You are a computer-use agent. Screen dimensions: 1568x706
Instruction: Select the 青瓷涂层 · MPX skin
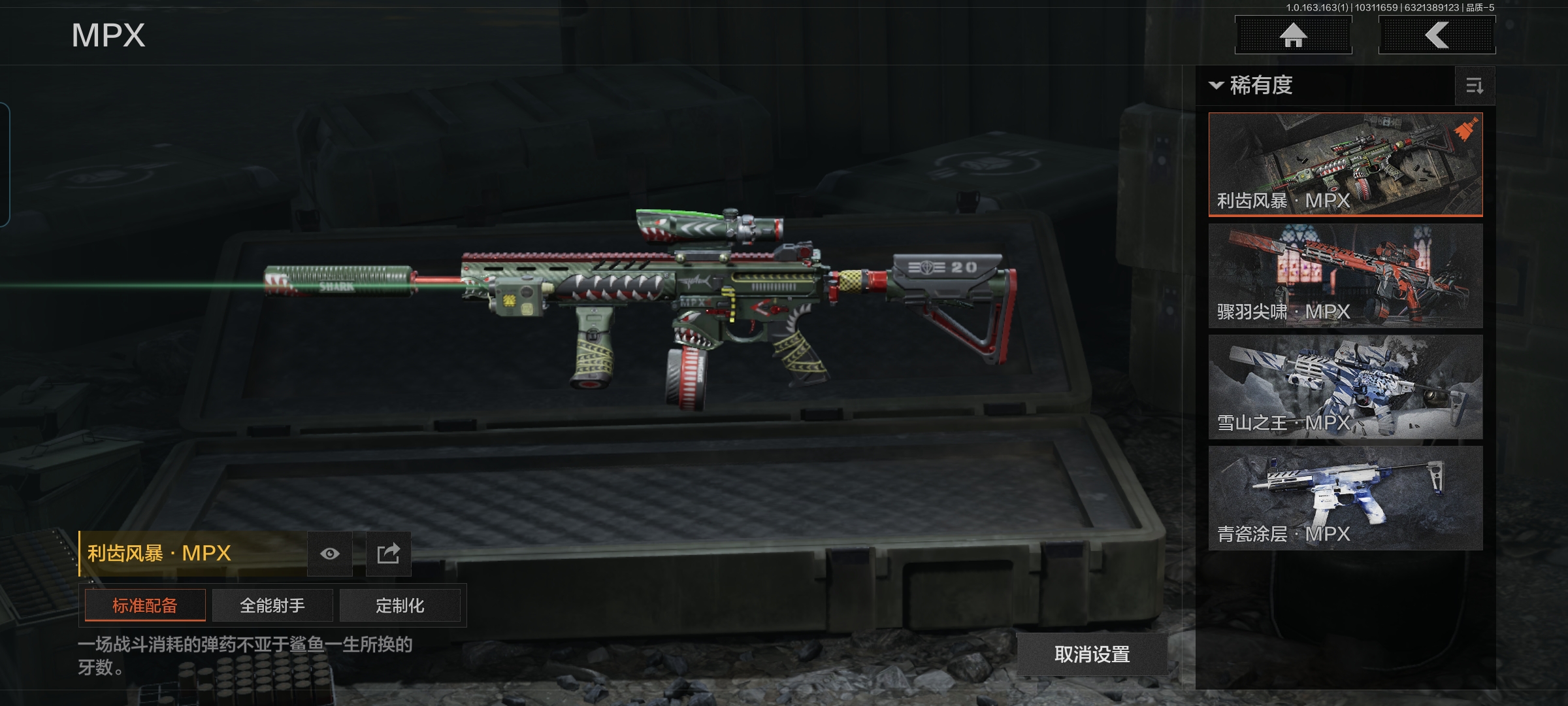point(1345,497)
